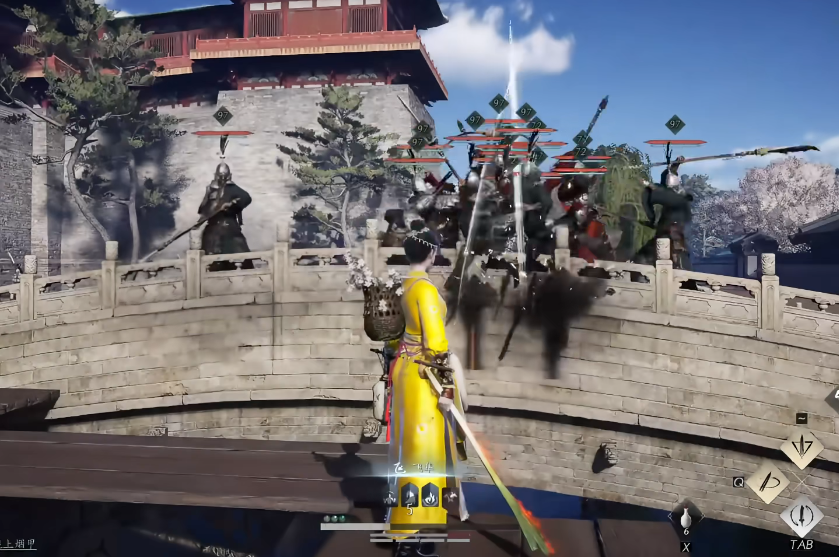The height and width of the screenshot is (557, 839).
Task: Use the white gourd potion slot
Action: (x=686, y=519)
